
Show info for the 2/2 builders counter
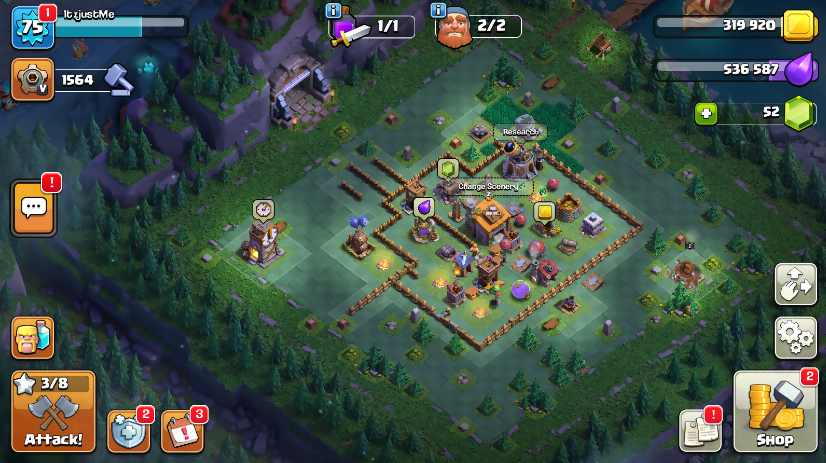(x=438, y=11)
